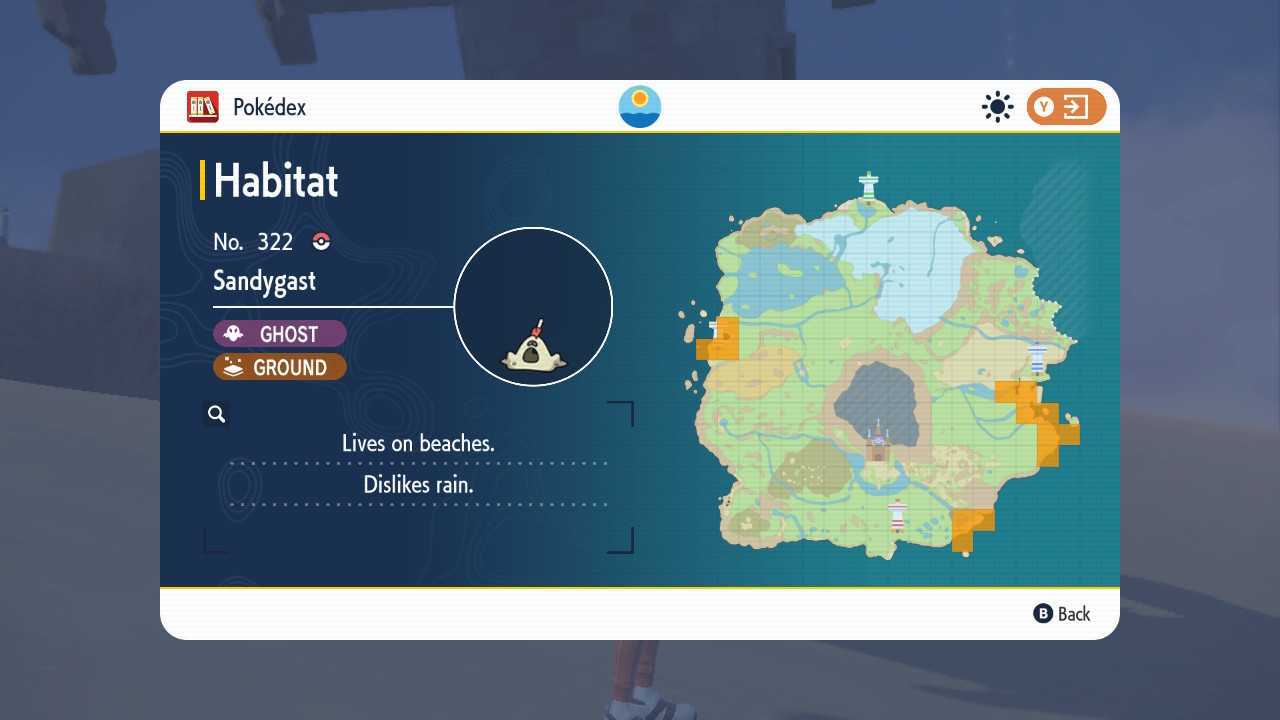Toggle the GHOST type filter badge

279,333
